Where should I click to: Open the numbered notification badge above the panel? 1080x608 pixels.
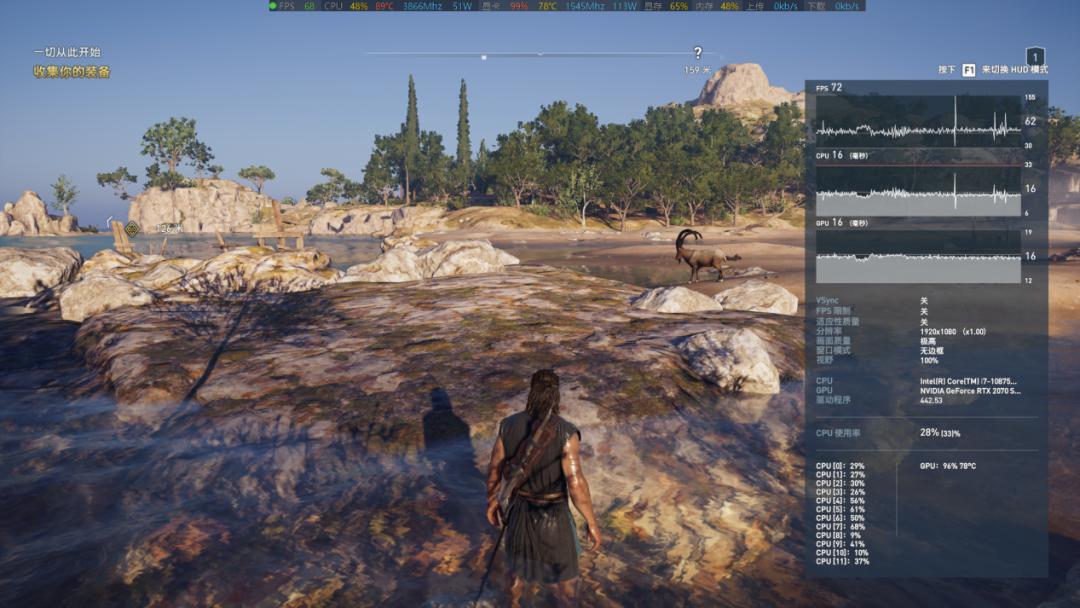tap(1036, 58)
